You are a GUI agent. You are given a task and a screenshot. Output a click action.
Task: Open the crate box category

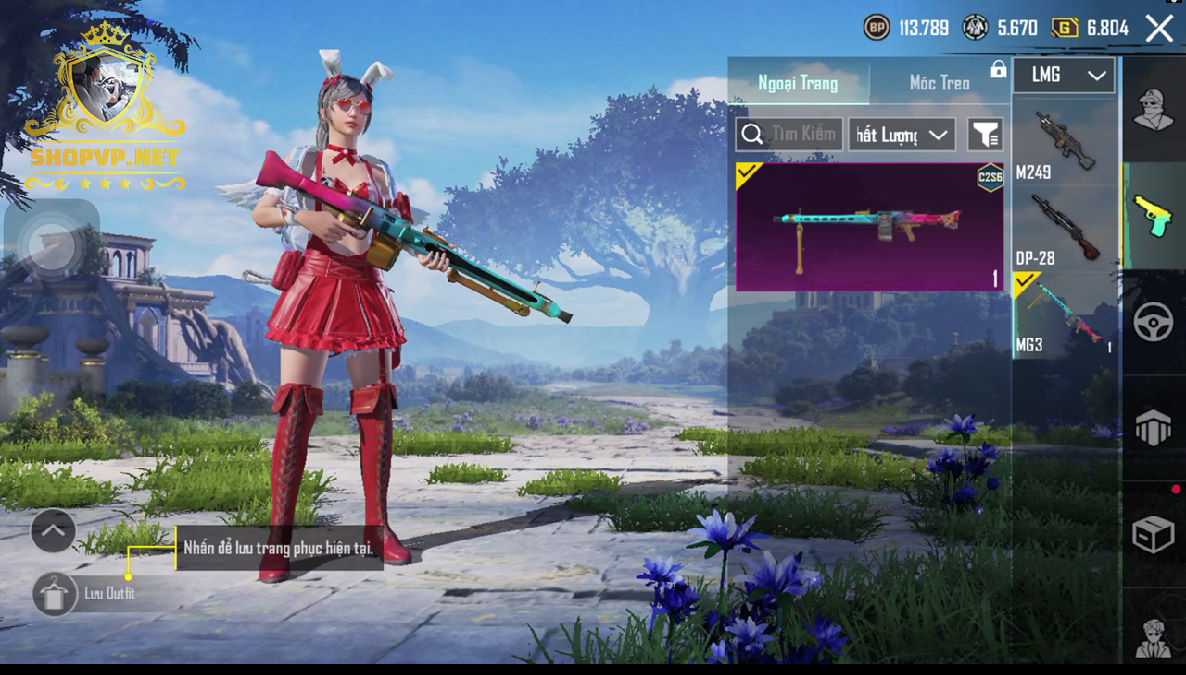1152,535
